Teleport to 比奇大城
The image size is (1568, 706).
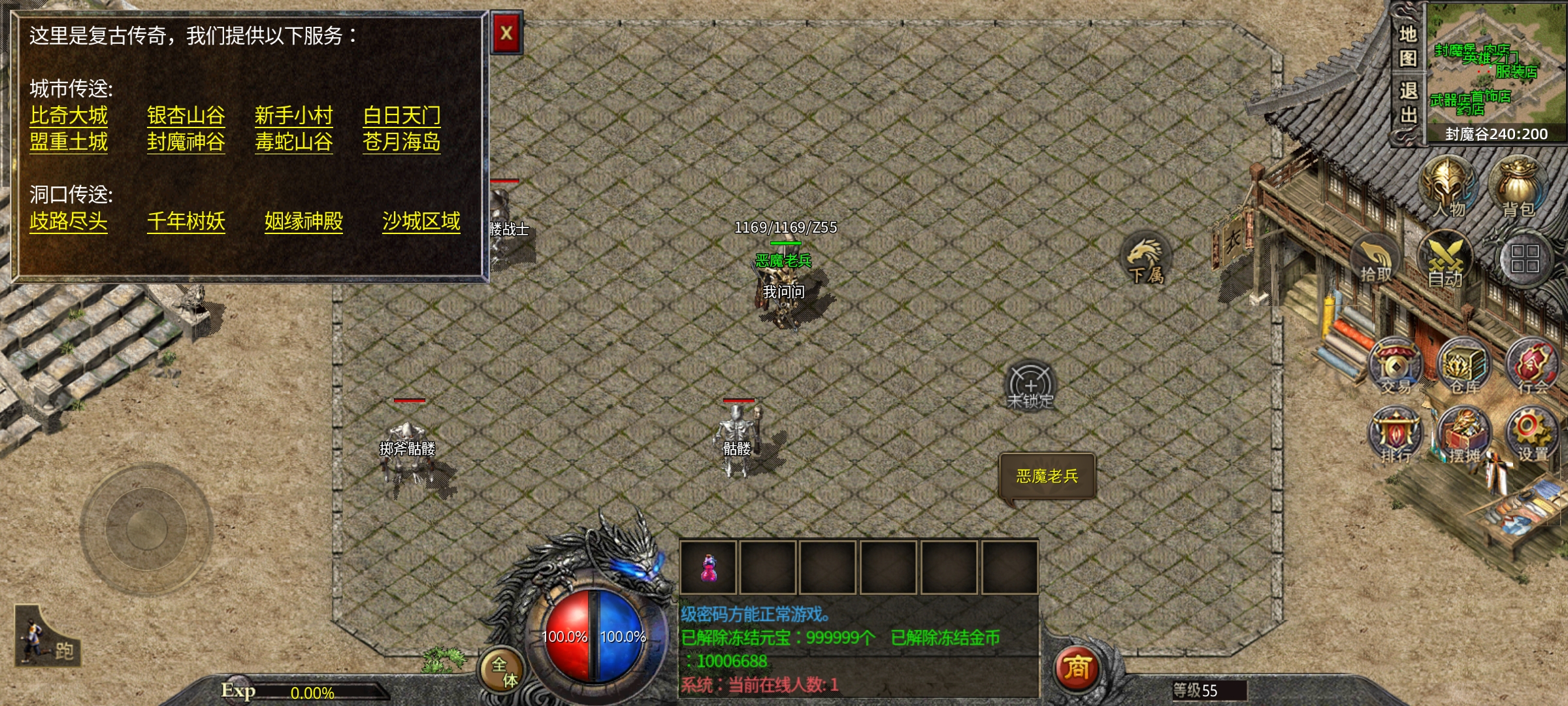point(69,116)
